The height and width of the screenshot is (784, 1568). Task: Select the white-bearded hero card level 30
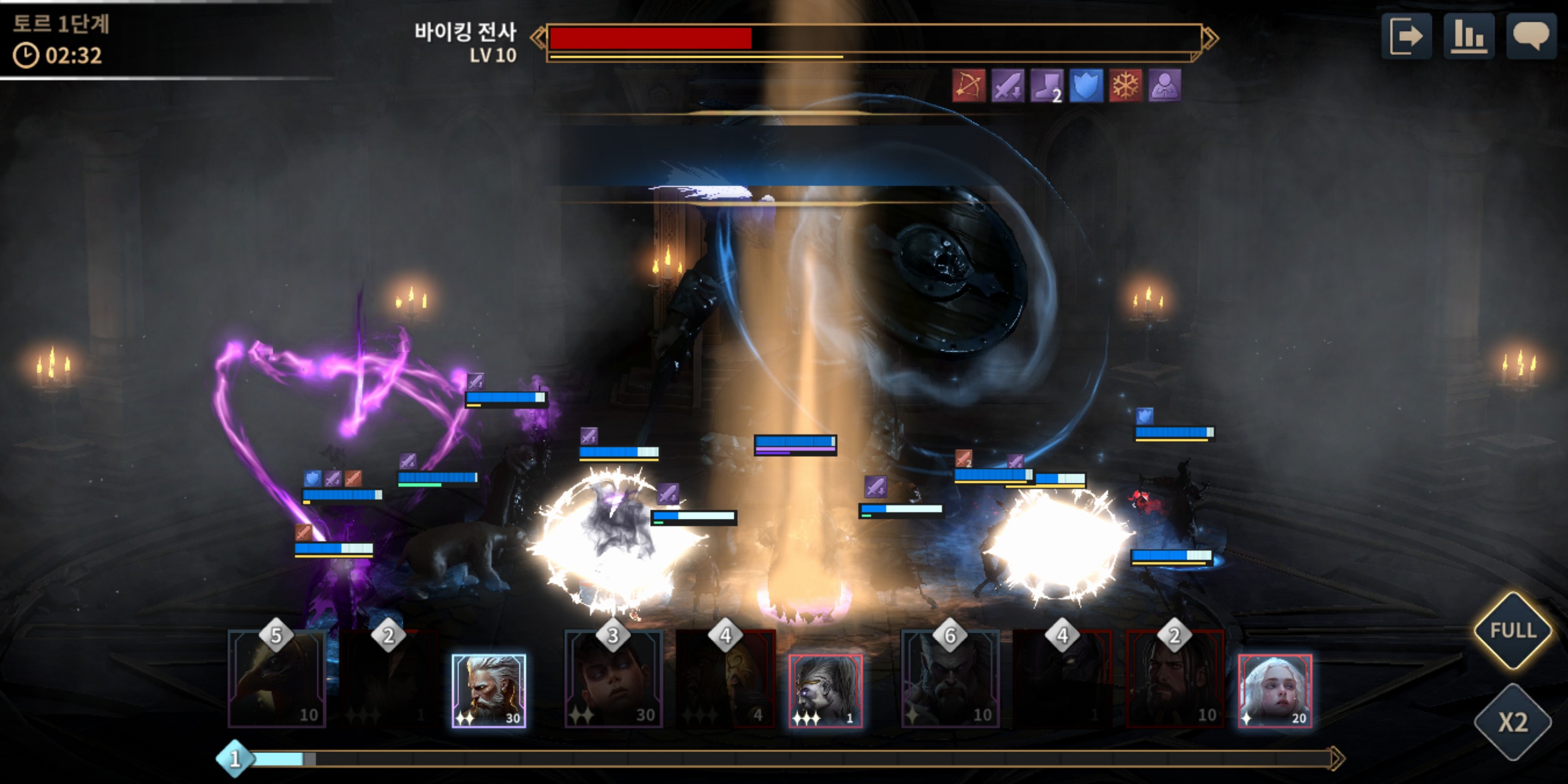click(489, 690)
